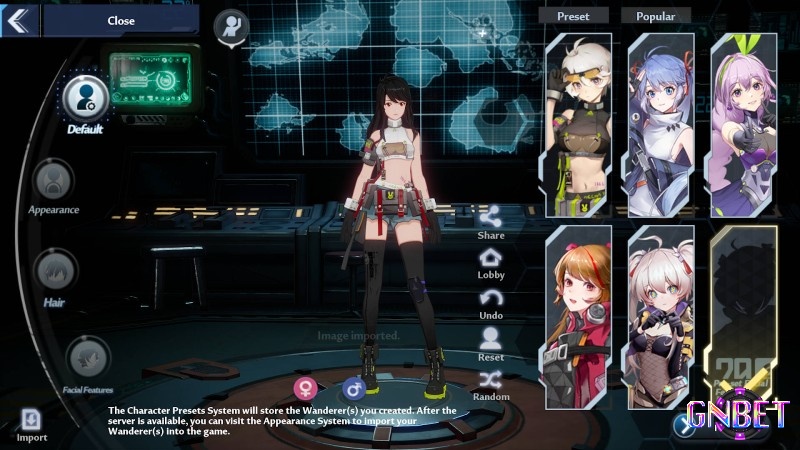Import a character with the Import button

pyautogui.click(x=31, y=421)
